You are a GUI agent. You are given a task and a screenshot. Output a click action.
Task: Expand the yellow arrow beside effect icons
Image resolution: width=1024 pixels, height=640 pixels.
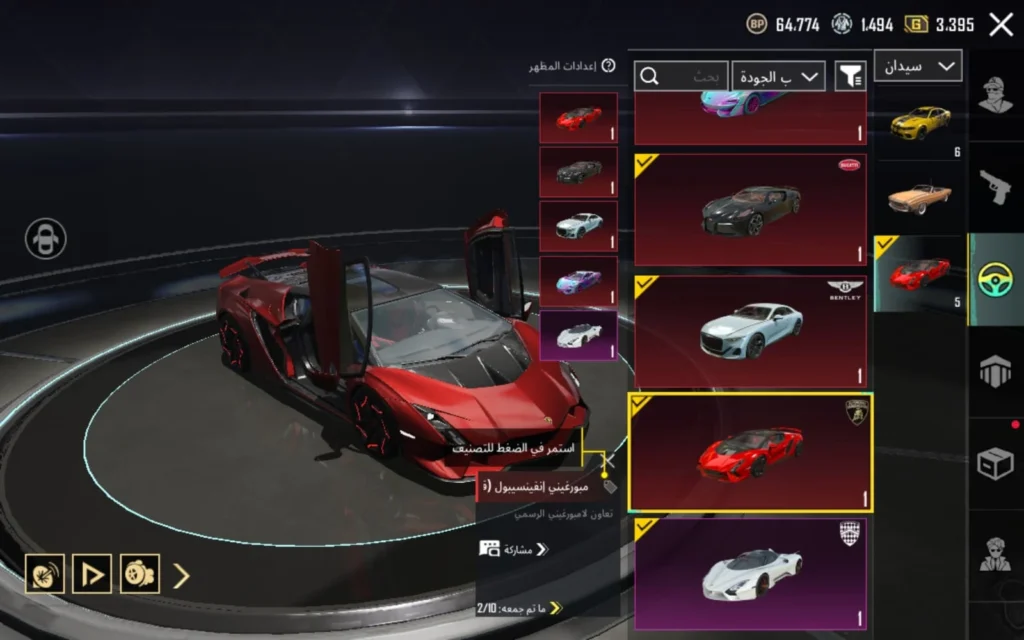click(181, 575)
